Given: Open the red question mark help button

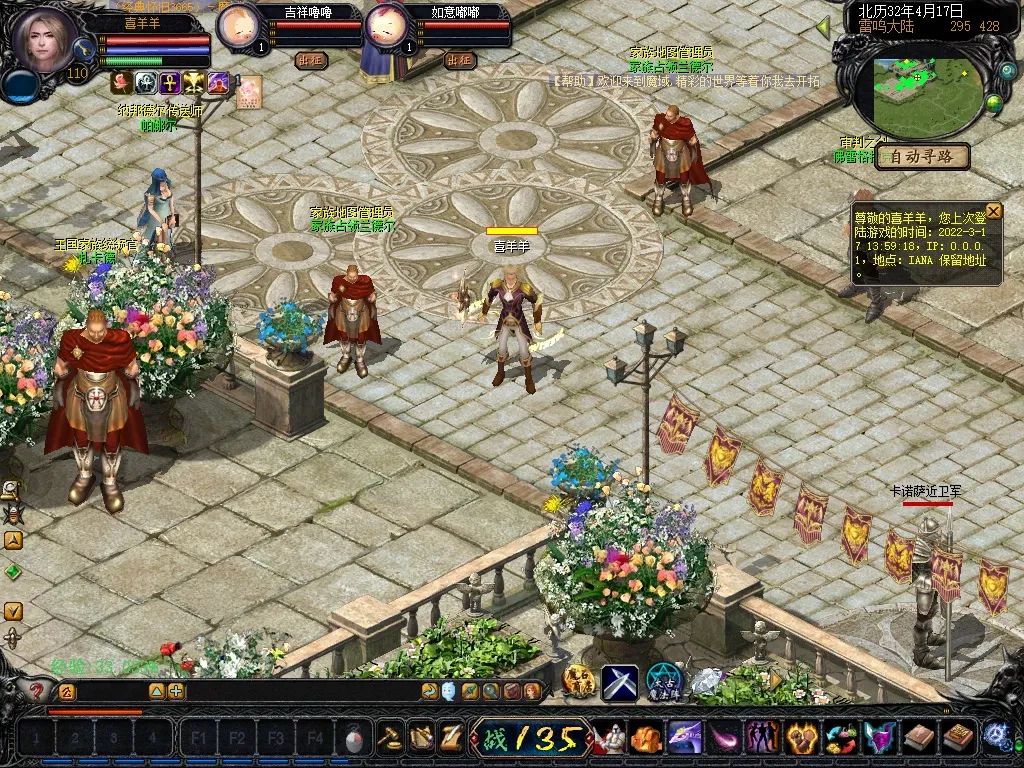Looking at the screenshot, I should tap(37, 691).
